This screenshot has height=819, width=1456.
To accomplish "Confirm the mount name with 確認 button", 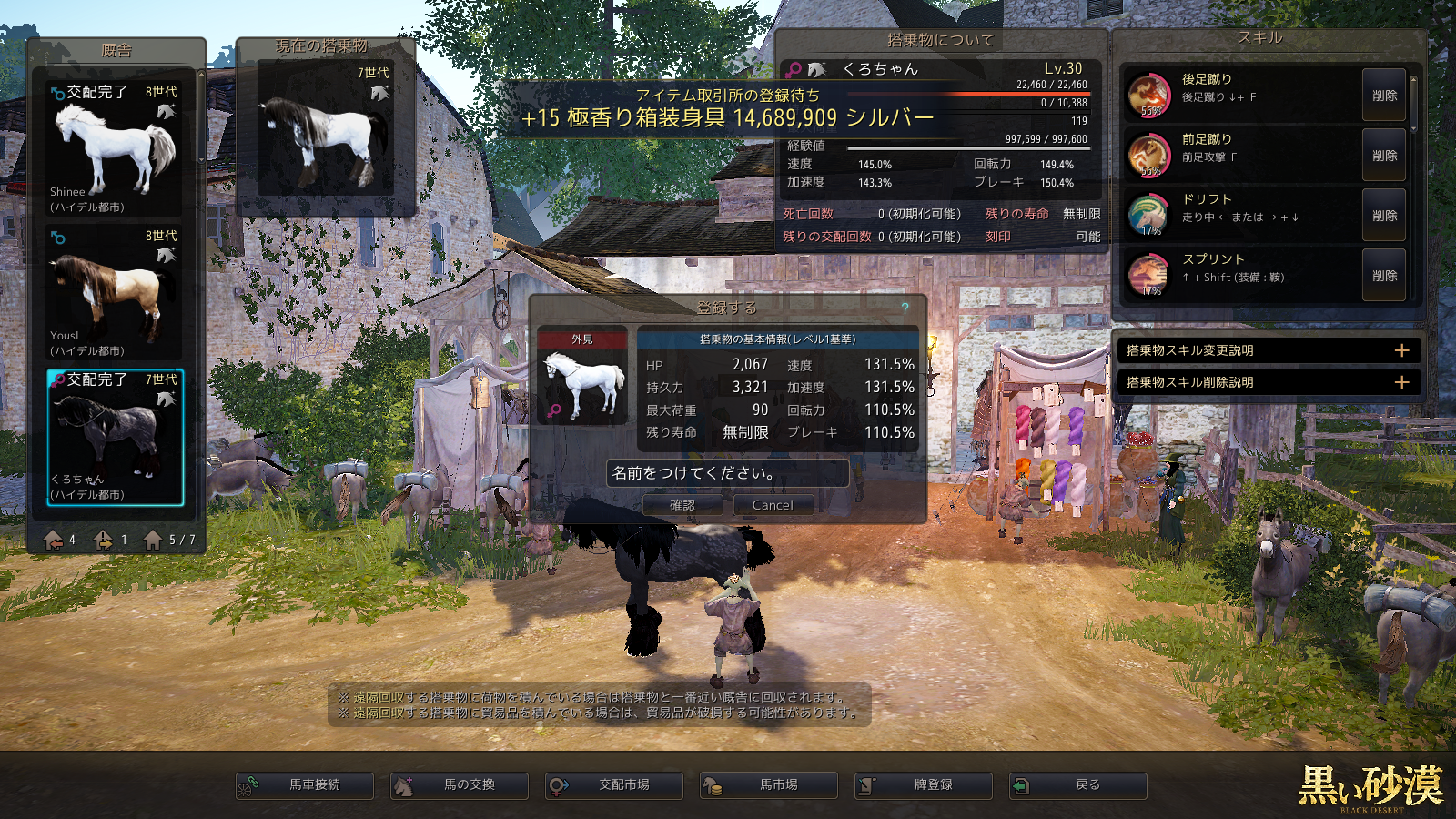I will click(x=682, y=505).
